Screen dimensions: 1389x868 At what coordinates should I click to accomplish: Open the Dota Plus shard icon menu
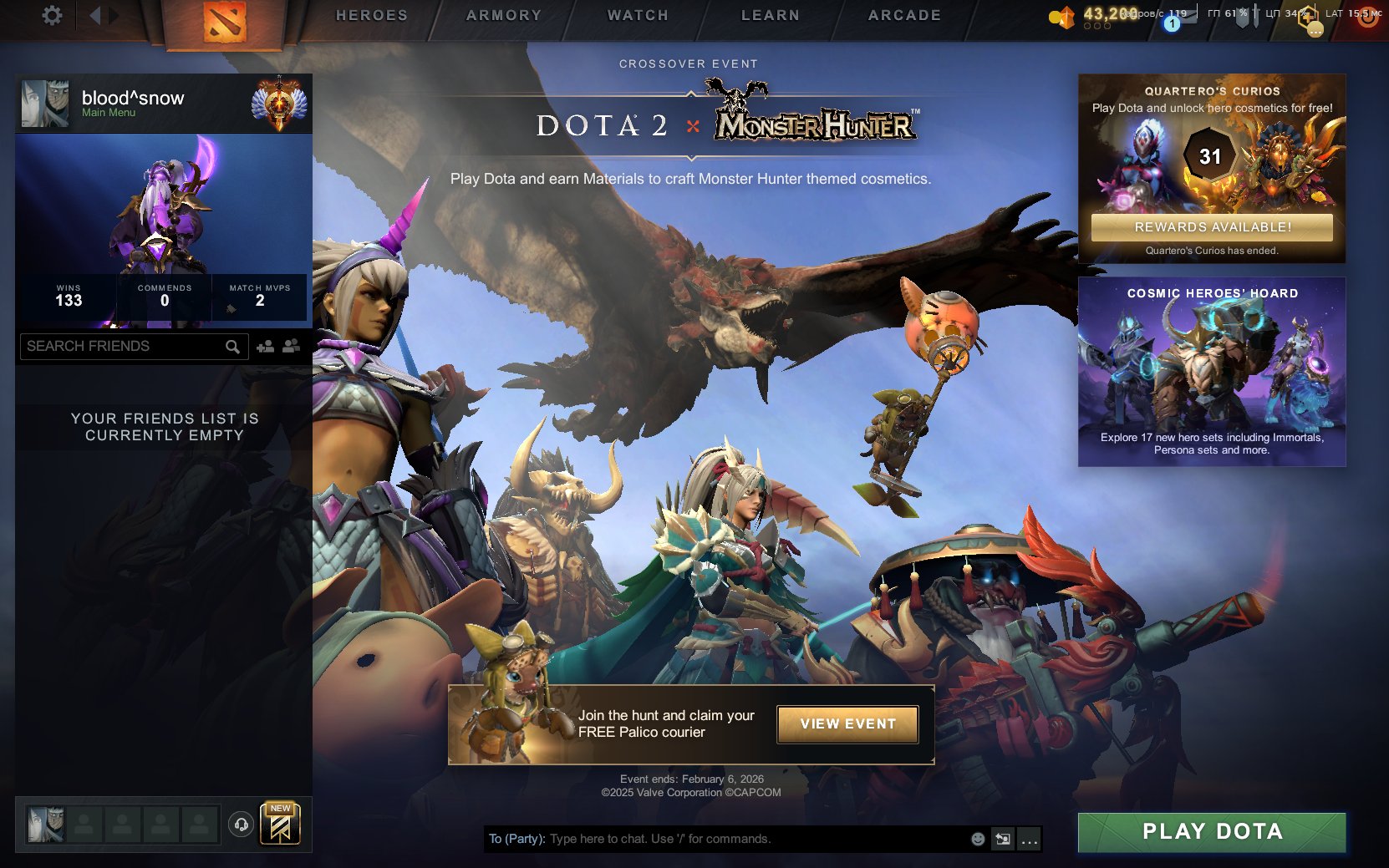(x=1065, y=15)
